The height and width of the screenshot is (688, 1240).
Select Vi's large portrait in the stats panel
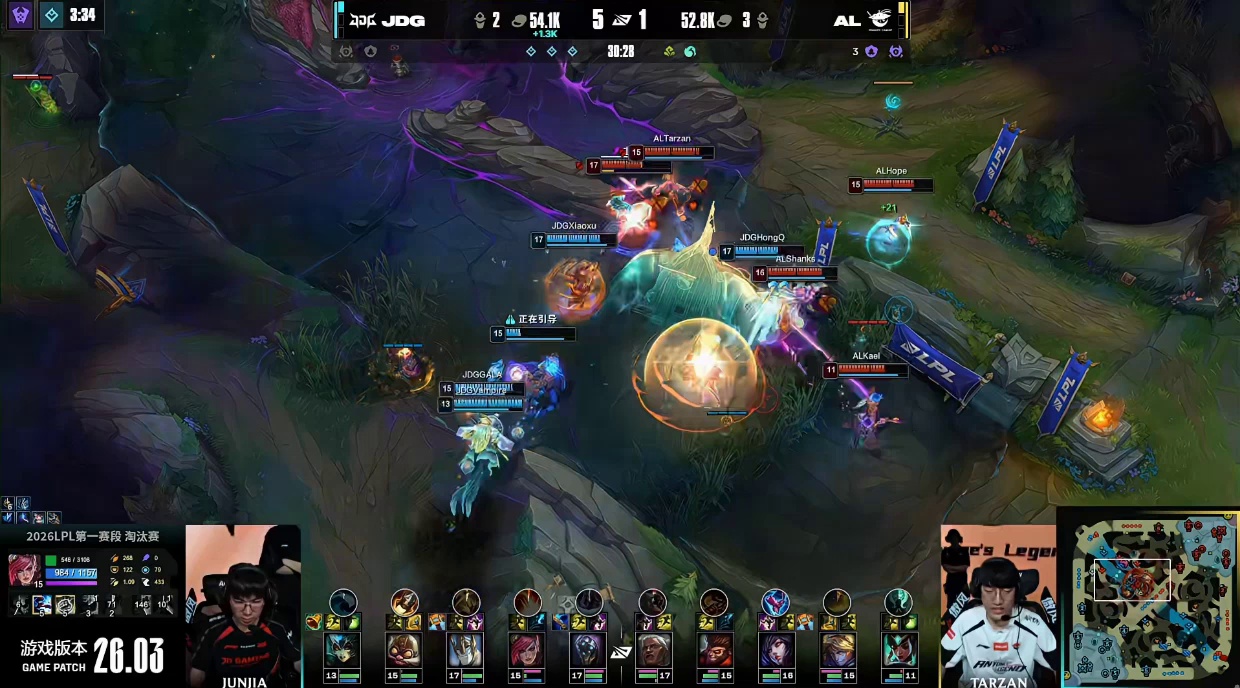point(24,569)
